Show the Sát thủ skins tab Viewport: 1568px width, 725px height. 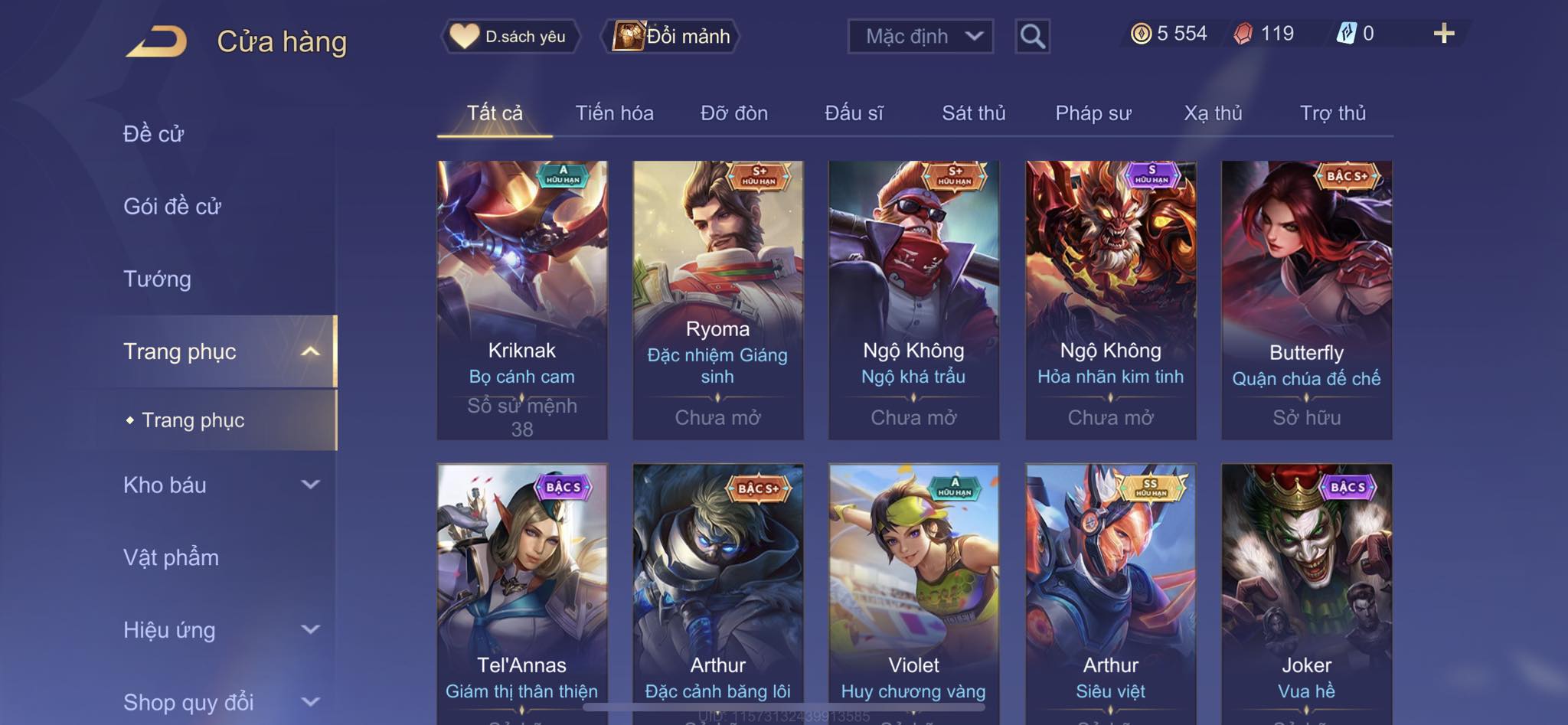[x=973, y=113]
